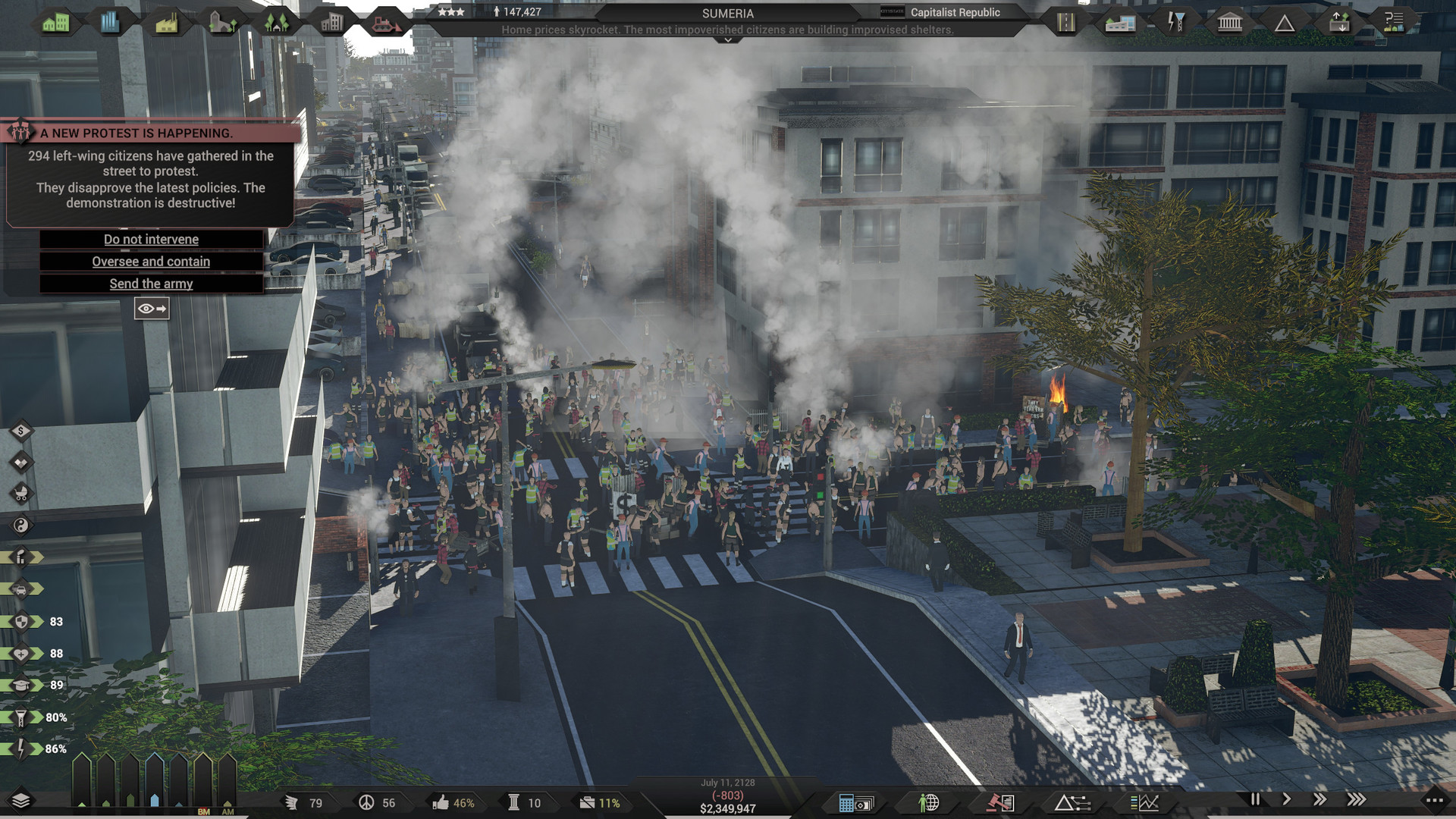Open the roads construction menu

click(1067, 21)
